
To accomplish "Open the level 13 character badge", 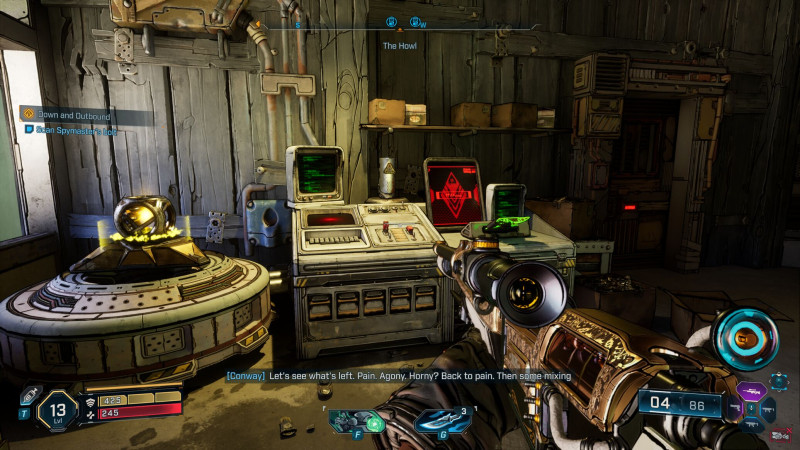I will coord(59,410).
